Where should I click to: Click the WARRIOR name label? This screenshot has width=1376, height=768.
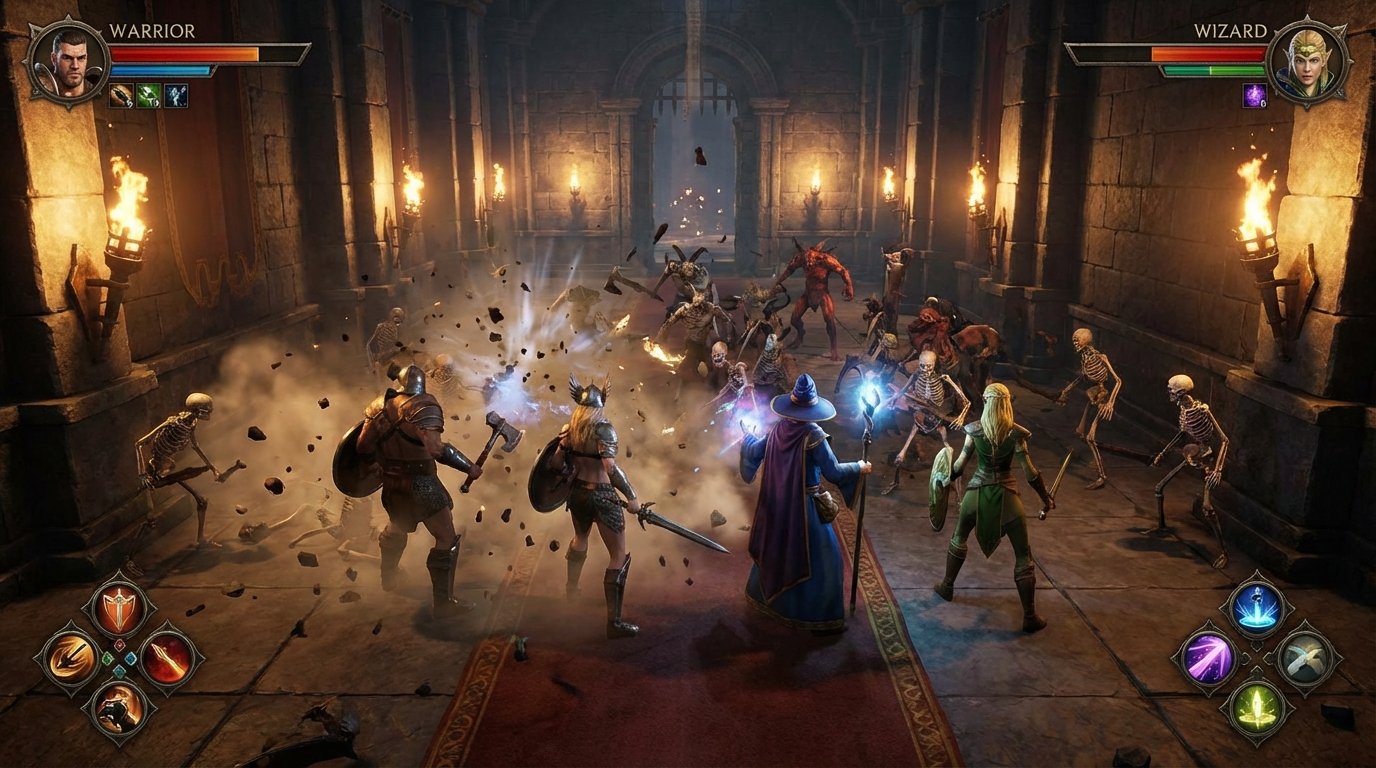[x=151, y=31]
